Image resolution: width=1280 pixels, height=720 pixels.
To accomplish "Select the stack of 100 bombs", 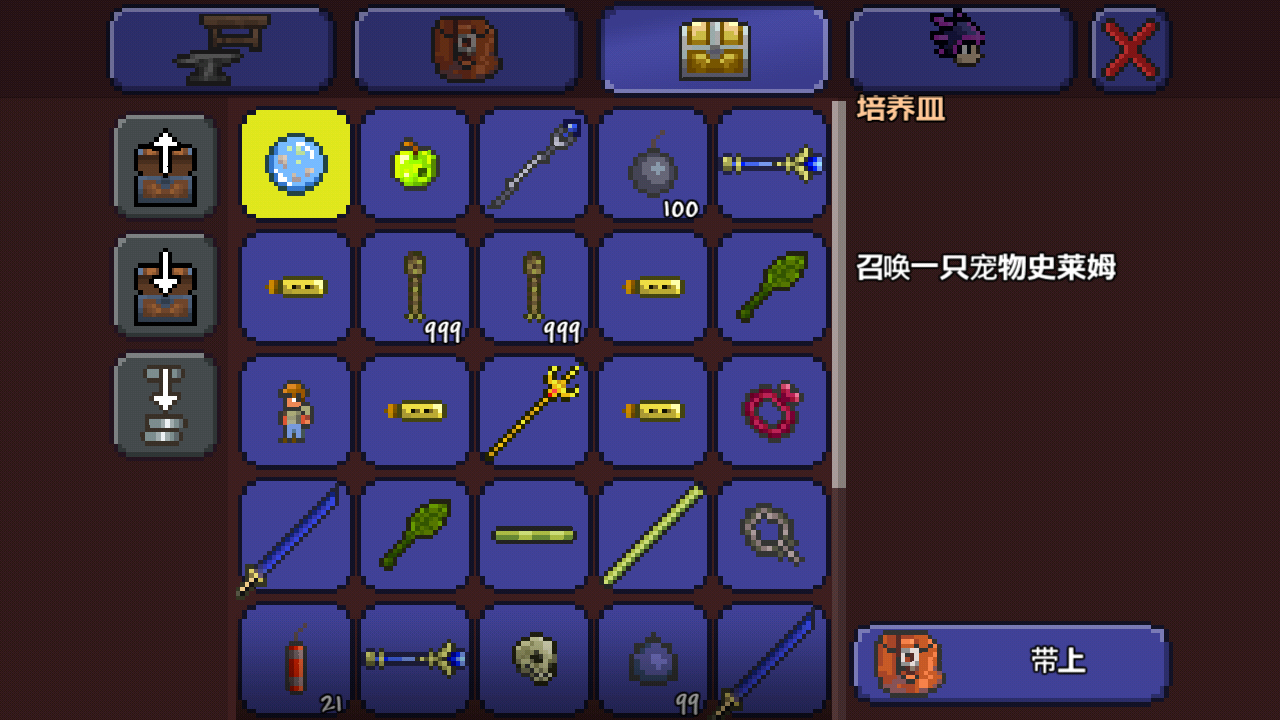I will pos(653,163).
